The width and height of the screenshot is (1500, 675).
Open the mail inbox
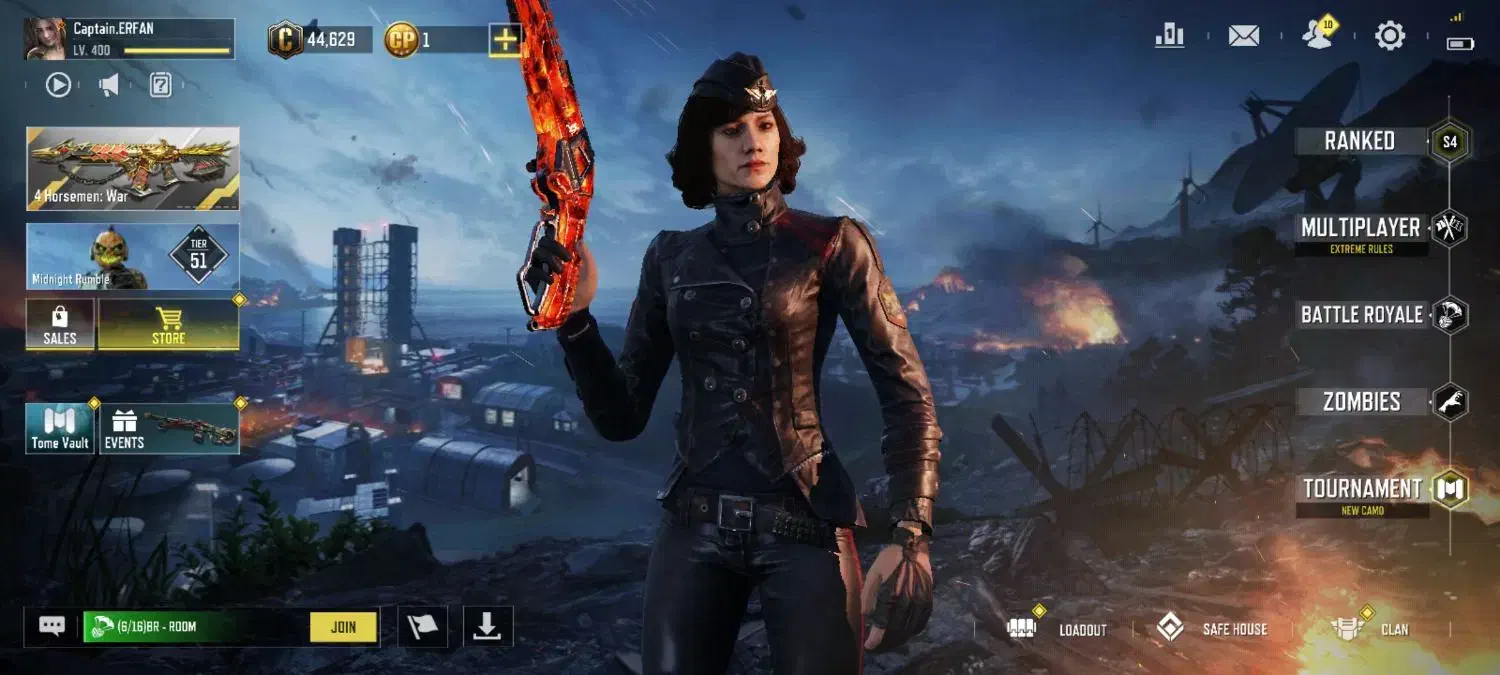[1243, 36]
